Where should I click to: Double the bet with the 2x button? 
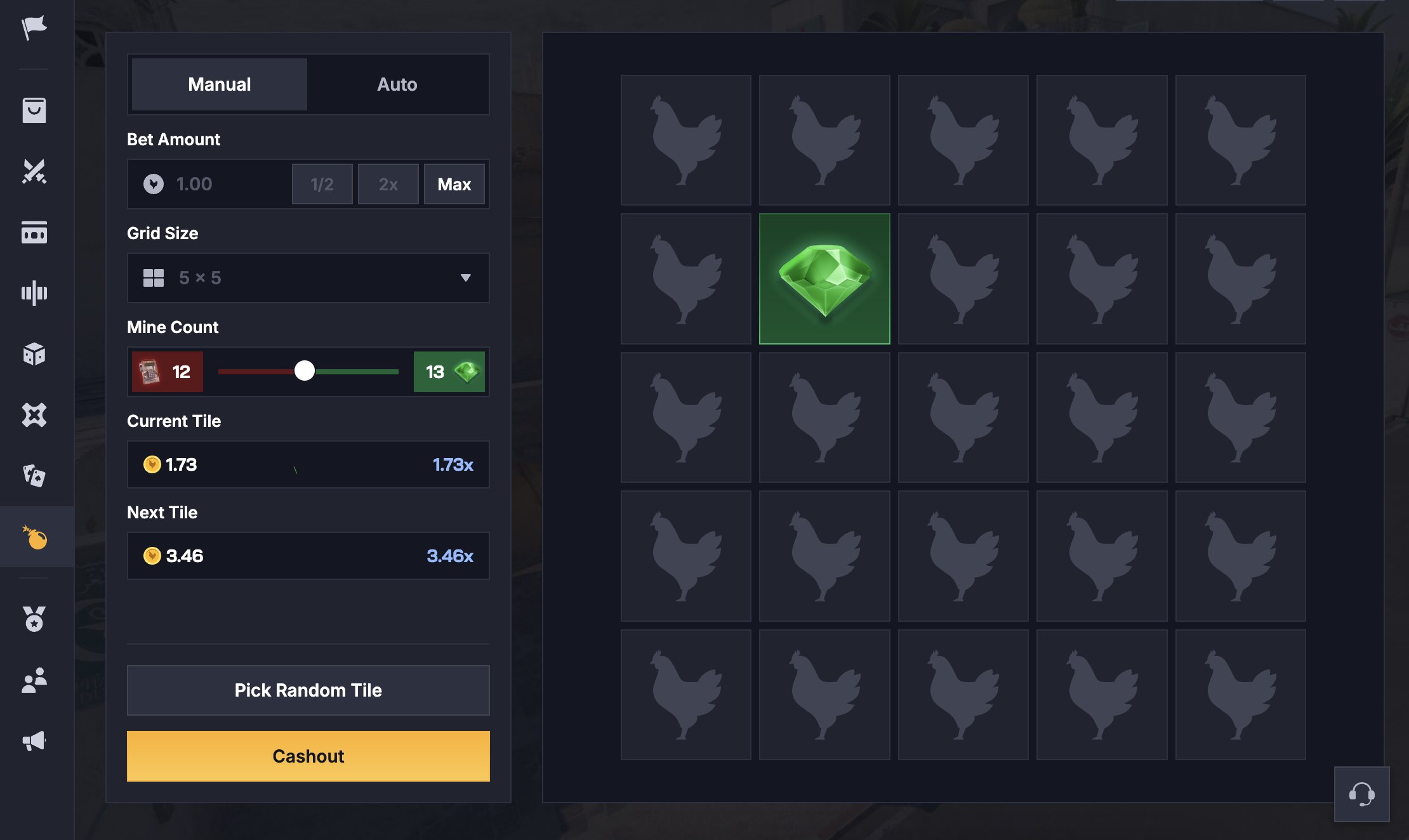pyautogui.click(x=388, y=184)
